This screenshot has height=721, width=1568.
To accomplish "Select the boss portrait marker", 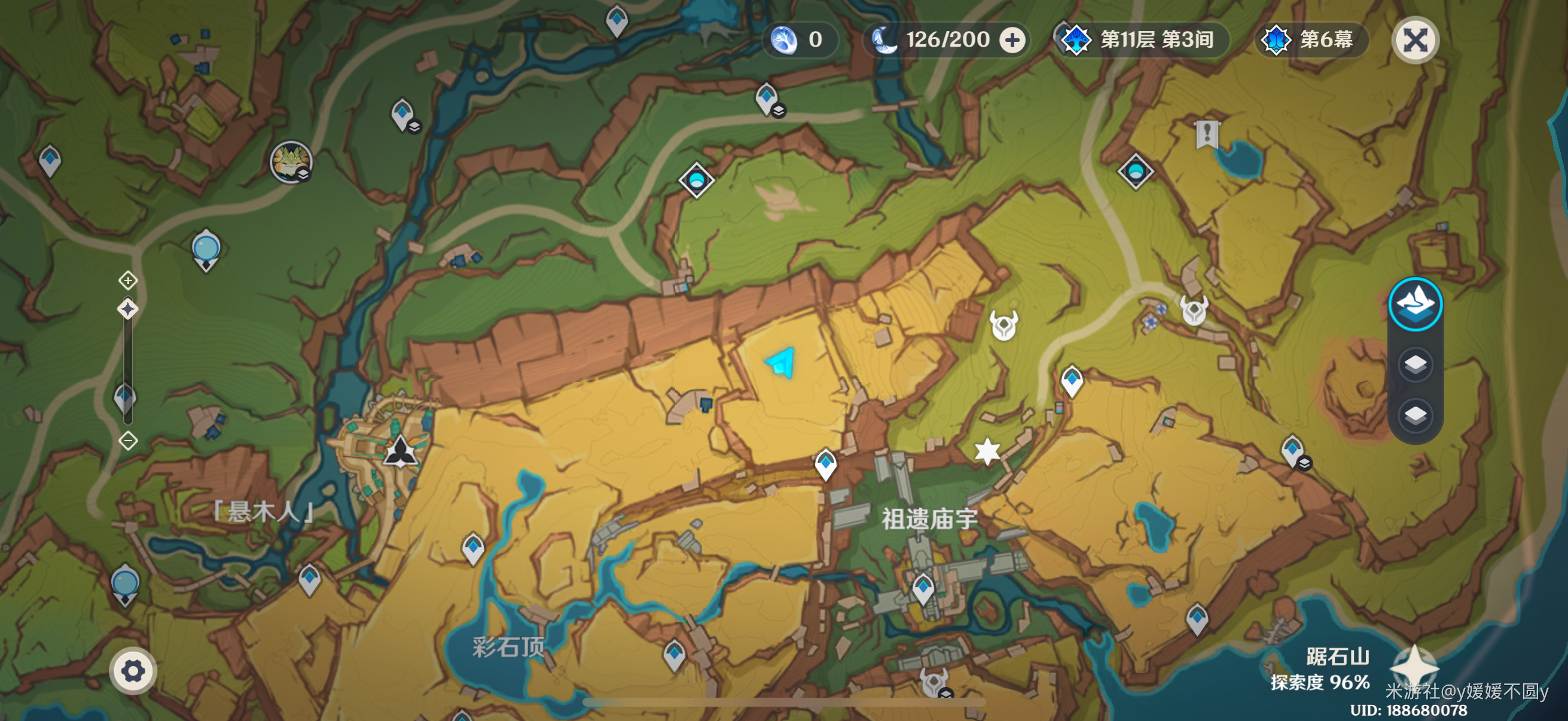I will [x=291, y=163].
